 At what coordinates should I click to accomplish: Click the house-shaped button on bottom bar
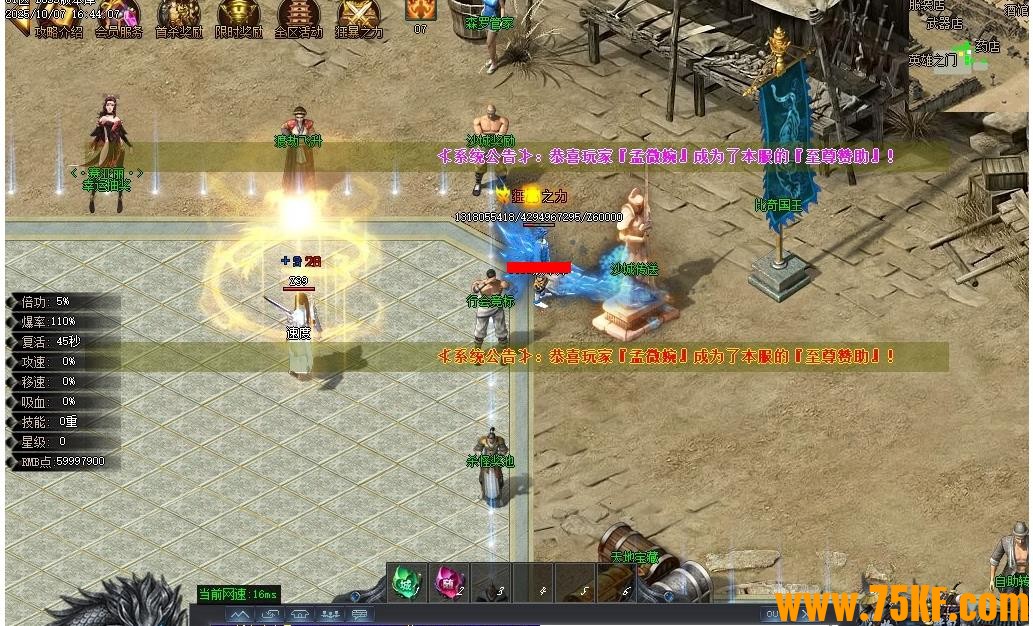coord(300,615)
